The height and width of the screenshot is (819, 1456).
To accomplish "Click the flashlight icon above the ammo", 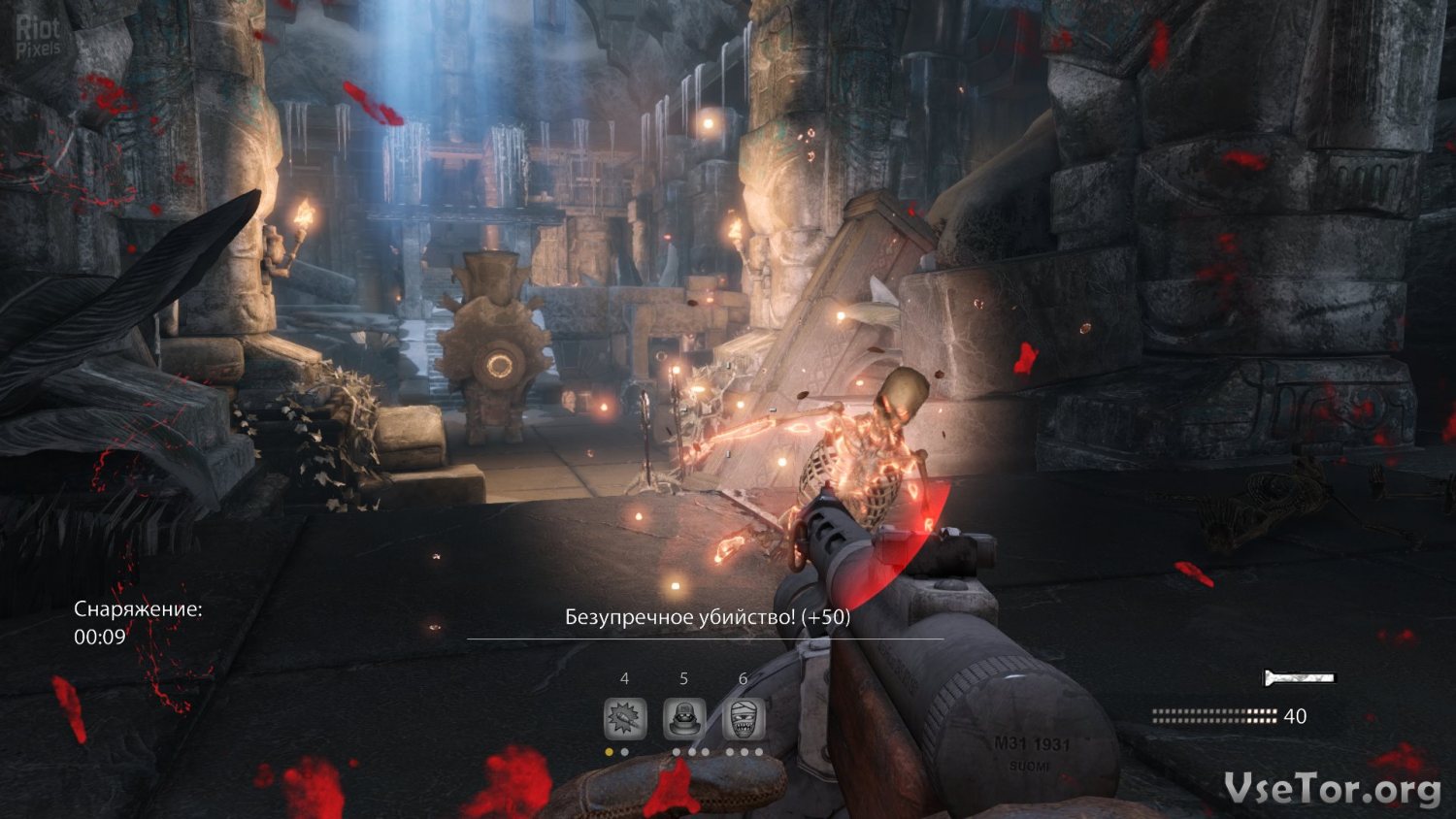I will pyautogui.click(x=1299, y=678).
